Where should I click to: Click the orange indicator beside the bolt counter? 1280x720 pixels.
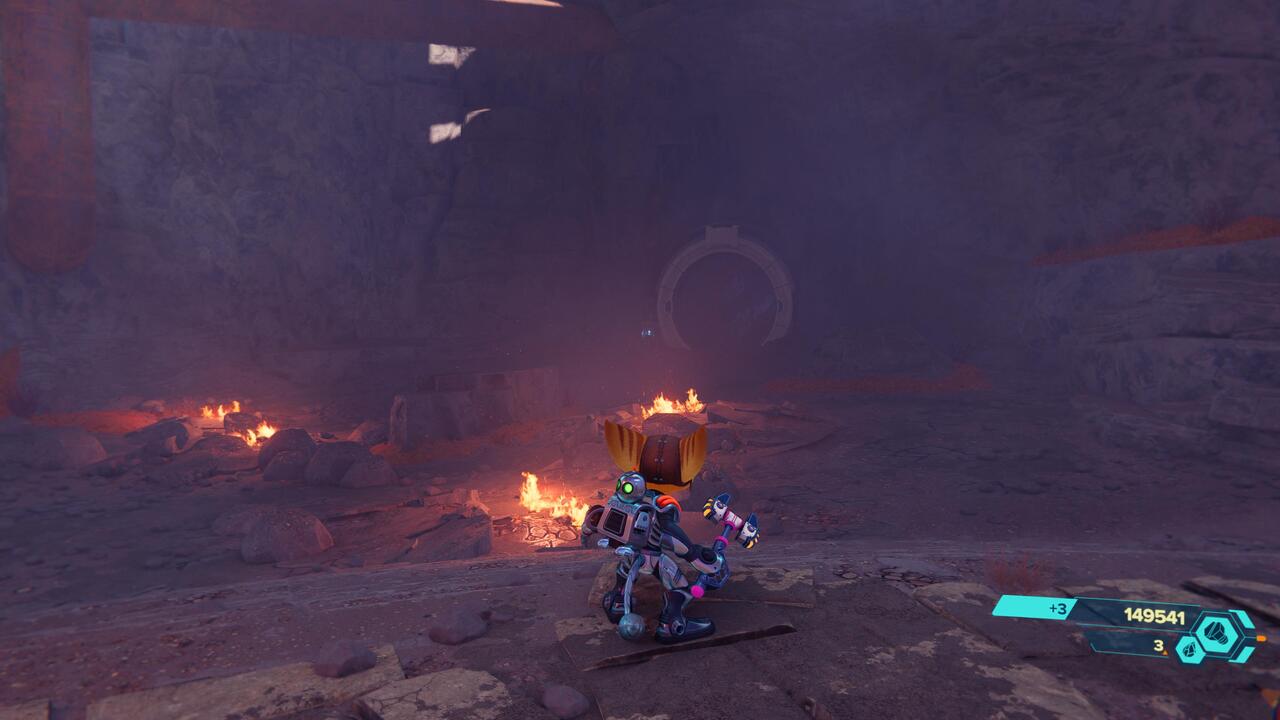(x=1262, y=639)
